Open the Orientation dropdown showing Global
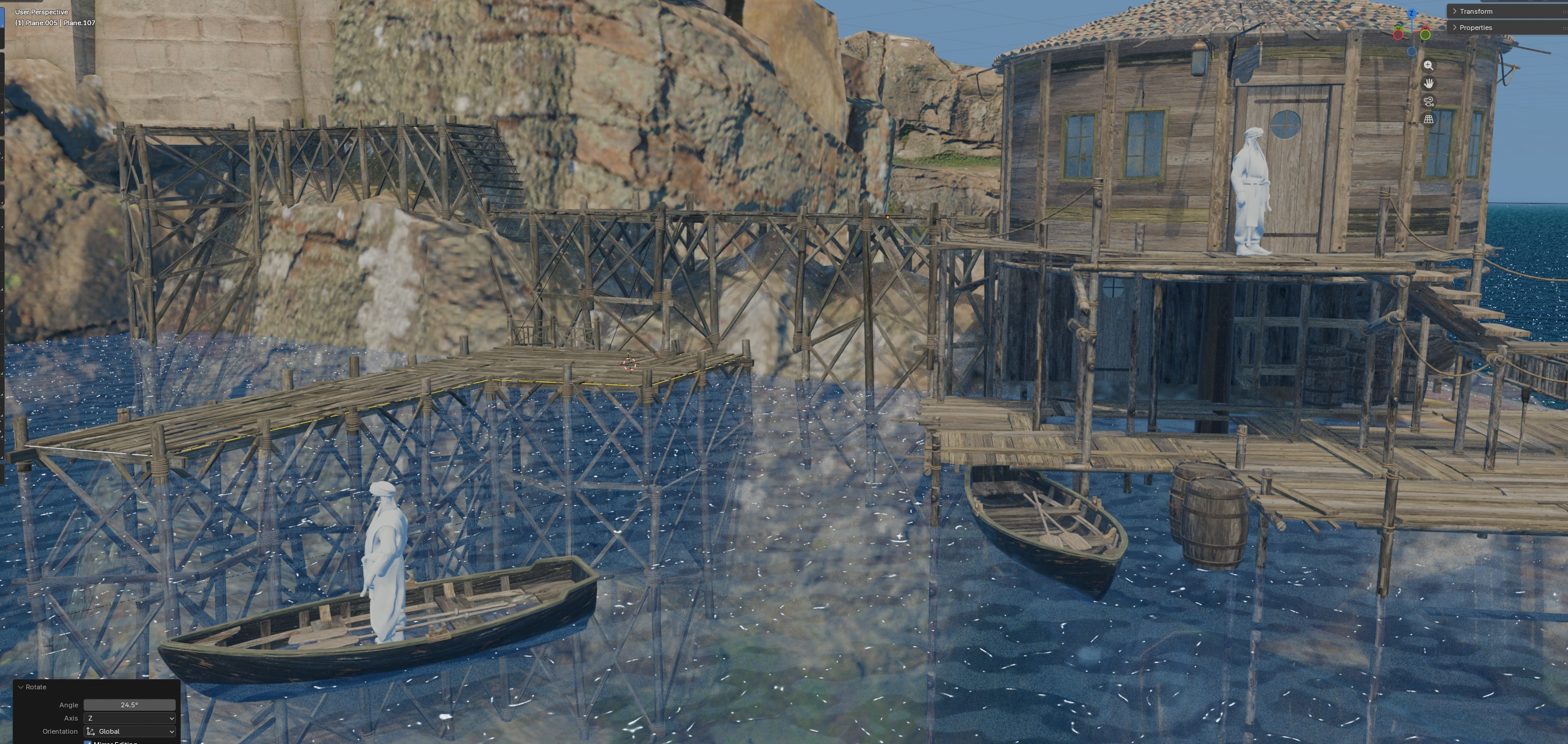Viewport: 1568px width, 744px height. coord(129,731)
